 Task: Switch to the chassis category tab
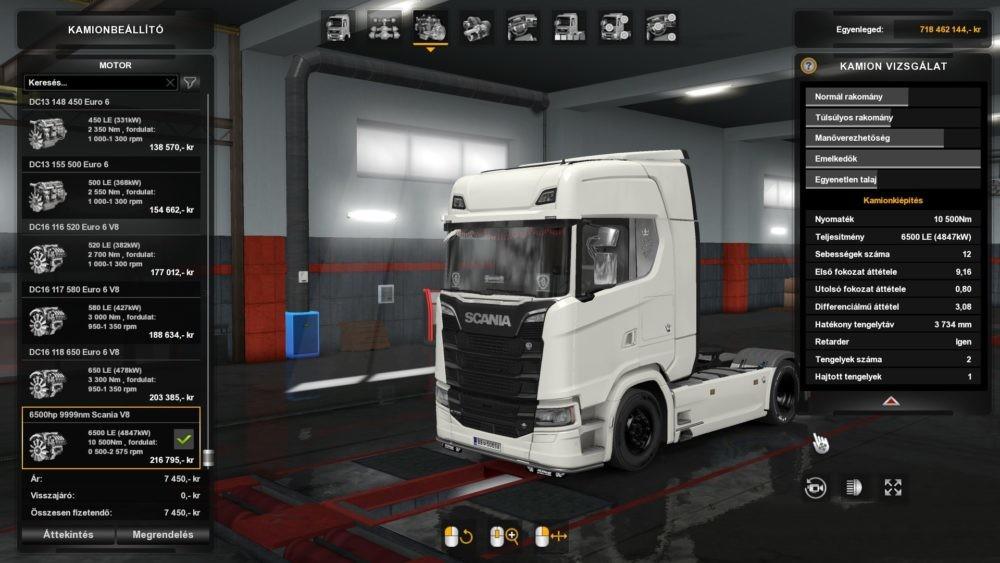tap(384, 27)
